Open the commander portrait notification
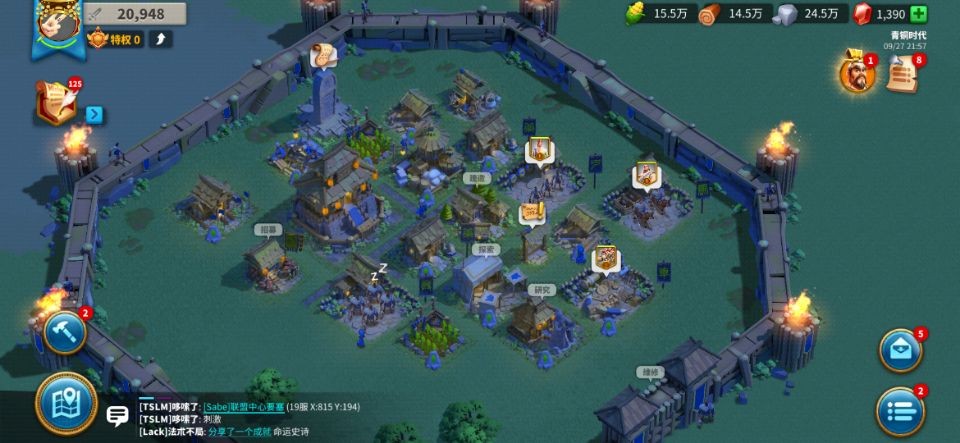 point(856,75)
